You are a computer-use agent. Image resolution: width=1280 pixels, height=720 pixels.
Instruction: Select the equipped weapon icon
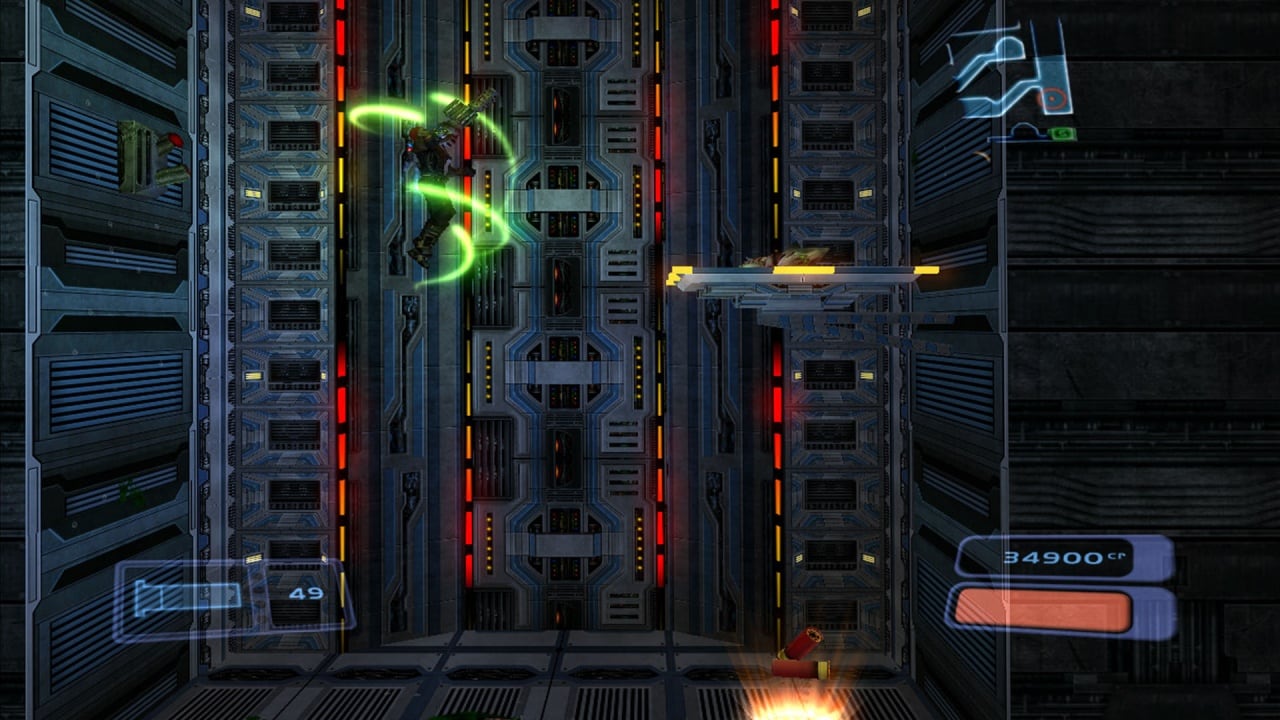[188, 596]
